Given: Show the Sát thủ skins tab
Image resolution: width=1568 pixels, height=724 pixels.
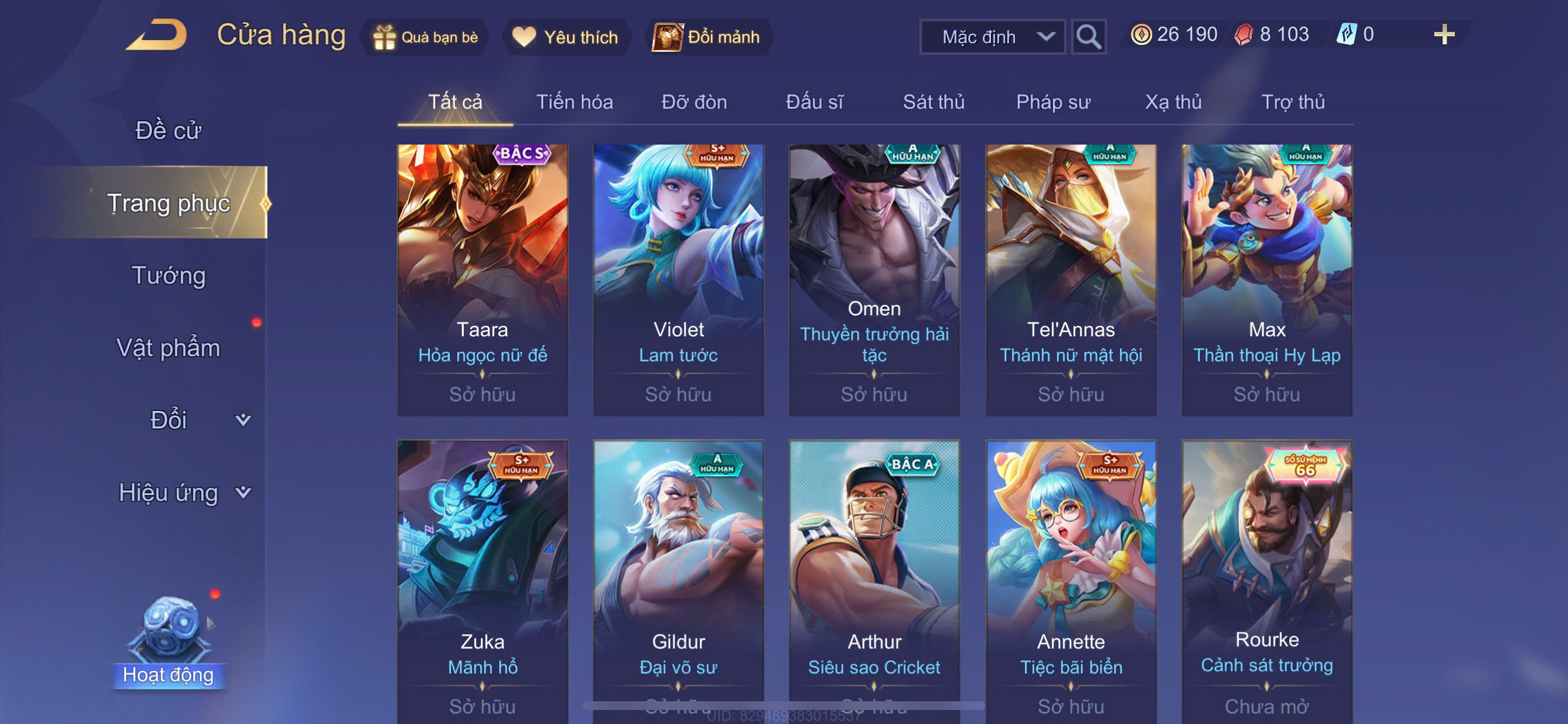Looking at the screenshot, I should click(933, 101).
